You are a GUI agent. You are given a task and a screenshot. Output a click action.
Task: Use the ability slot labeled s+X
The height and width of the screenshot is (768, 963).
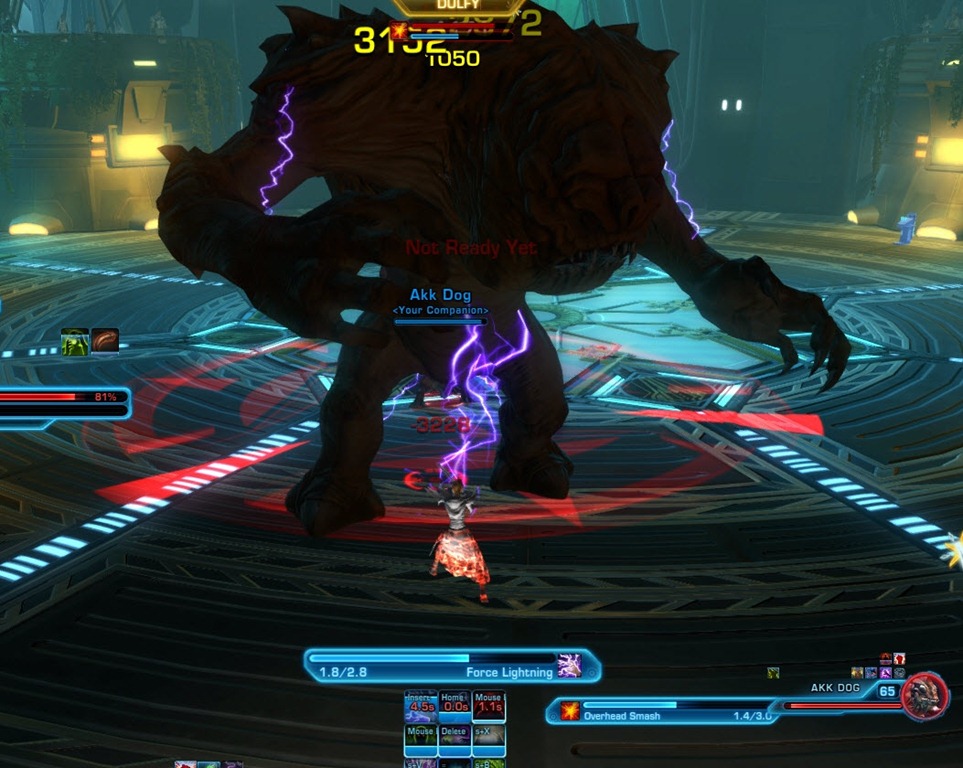pos(488,740)
